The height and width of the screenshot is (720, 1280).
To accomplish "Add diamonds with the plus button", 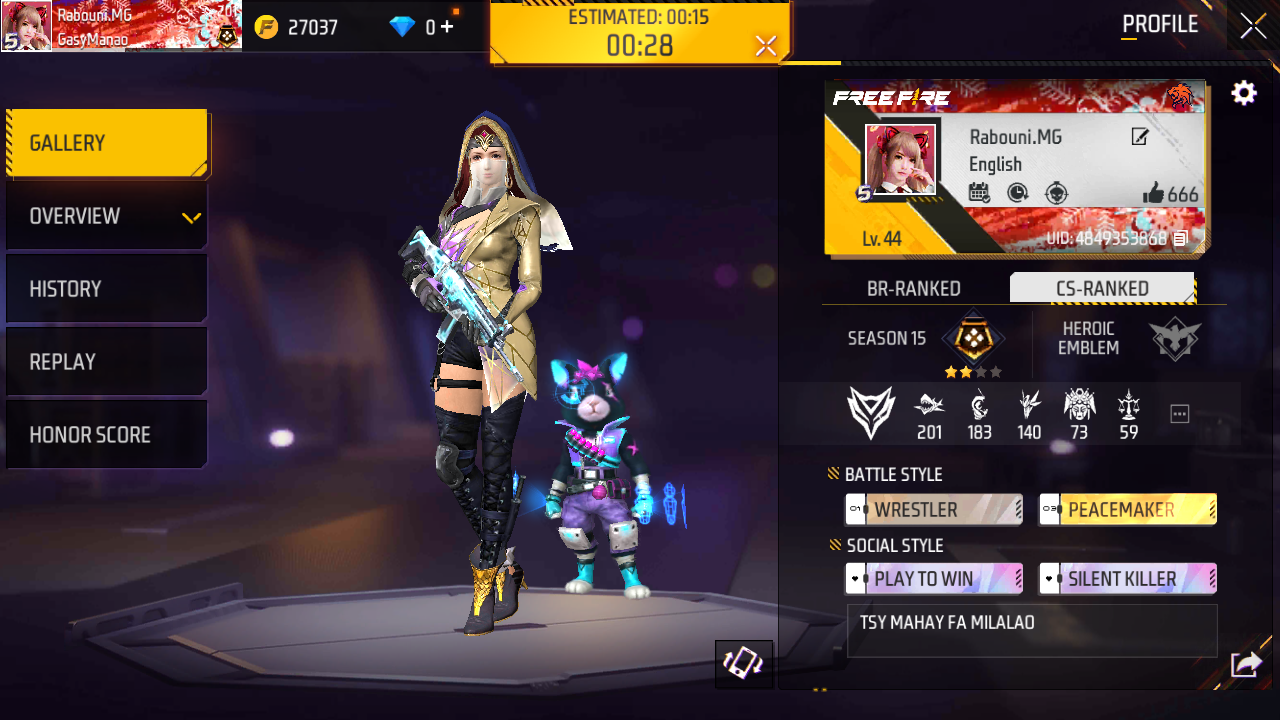I will tap(446, 27).
